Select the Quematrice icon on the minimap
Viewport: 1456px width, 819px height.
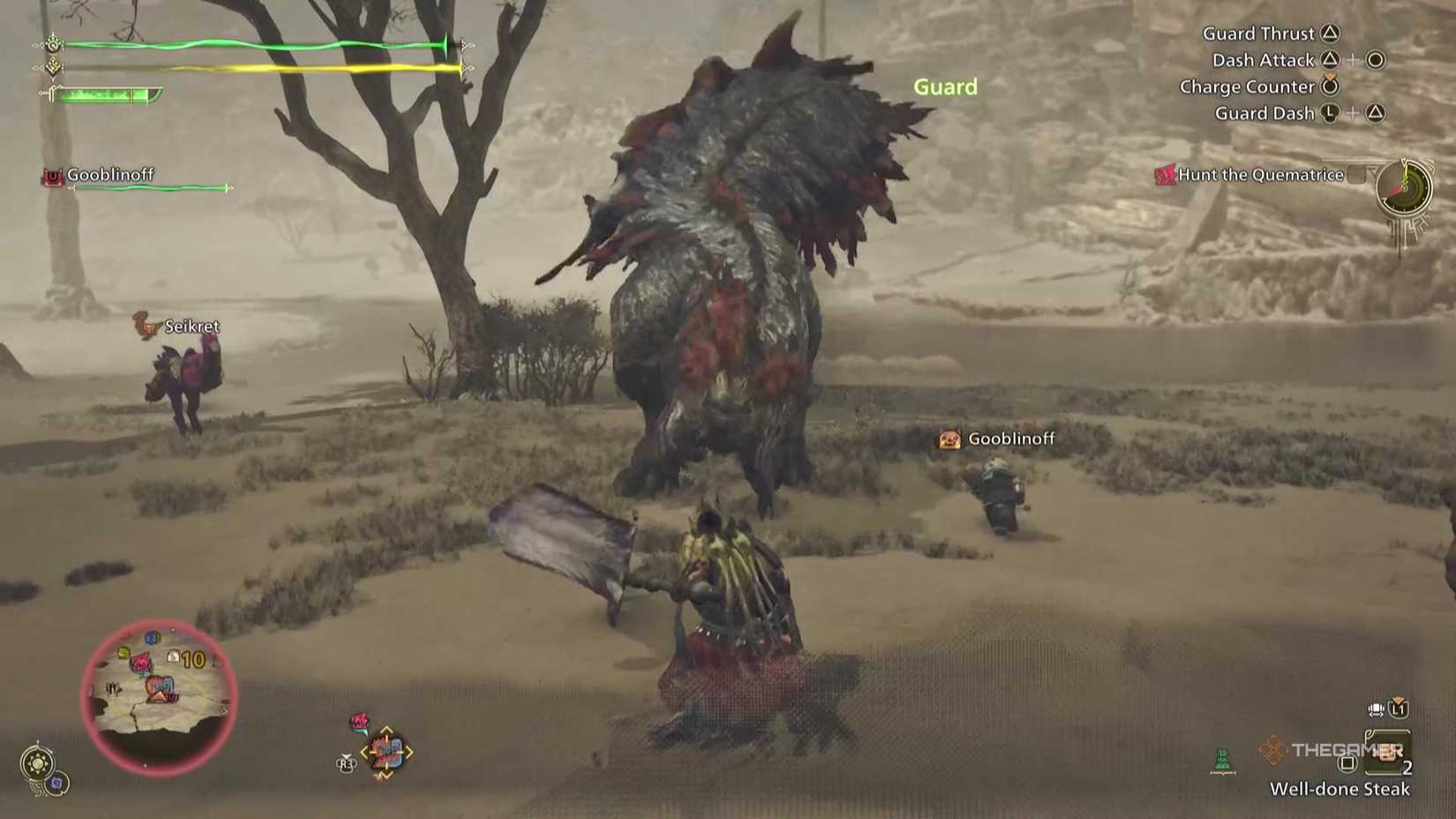[x=140, y=660]
